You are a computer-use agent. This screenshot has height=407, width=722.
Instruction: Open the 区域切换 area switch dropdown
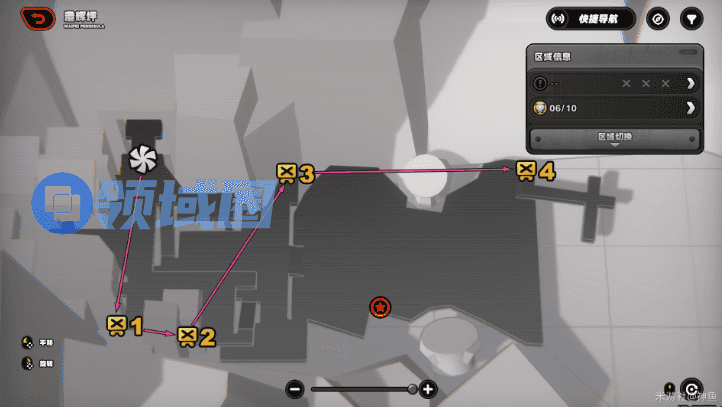tap(613, 137)
